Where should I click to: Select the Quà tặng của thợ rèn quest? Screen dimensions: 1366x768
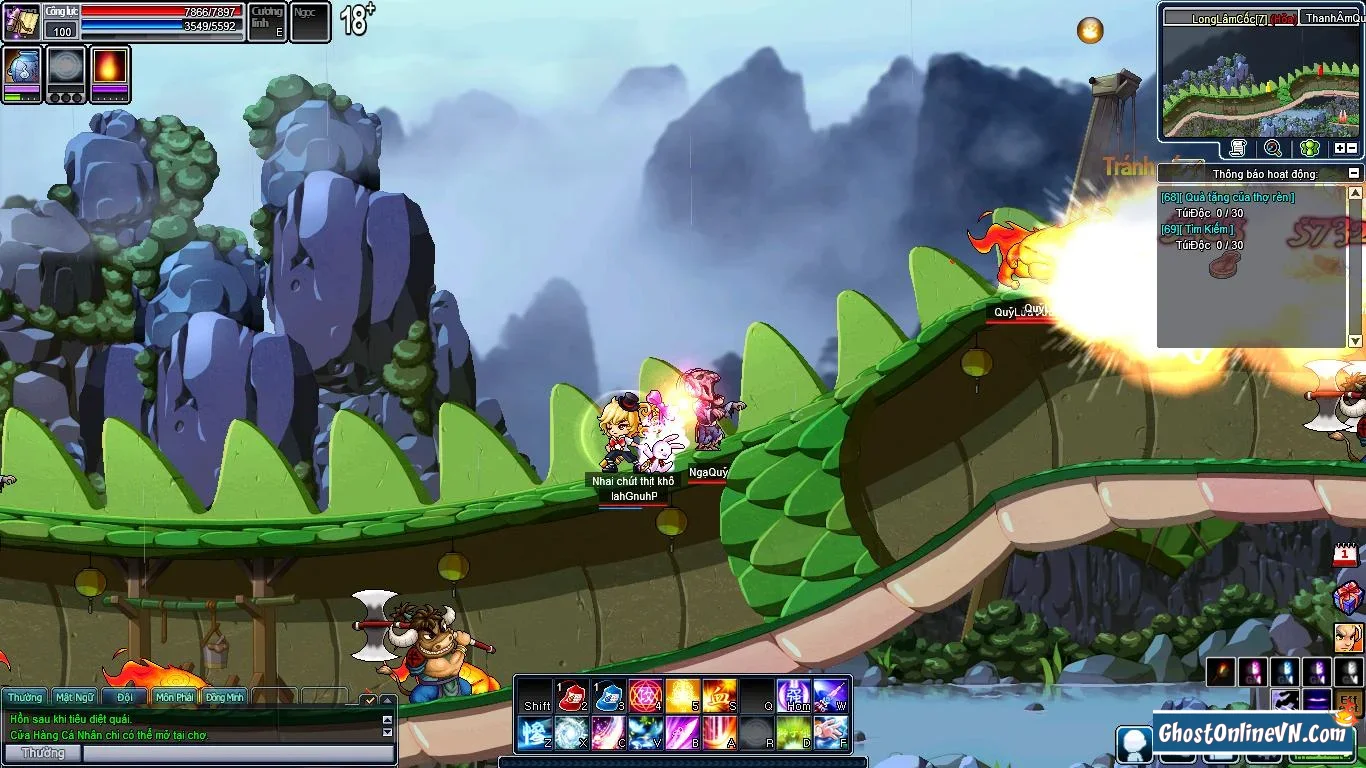tap(1228, 198)
